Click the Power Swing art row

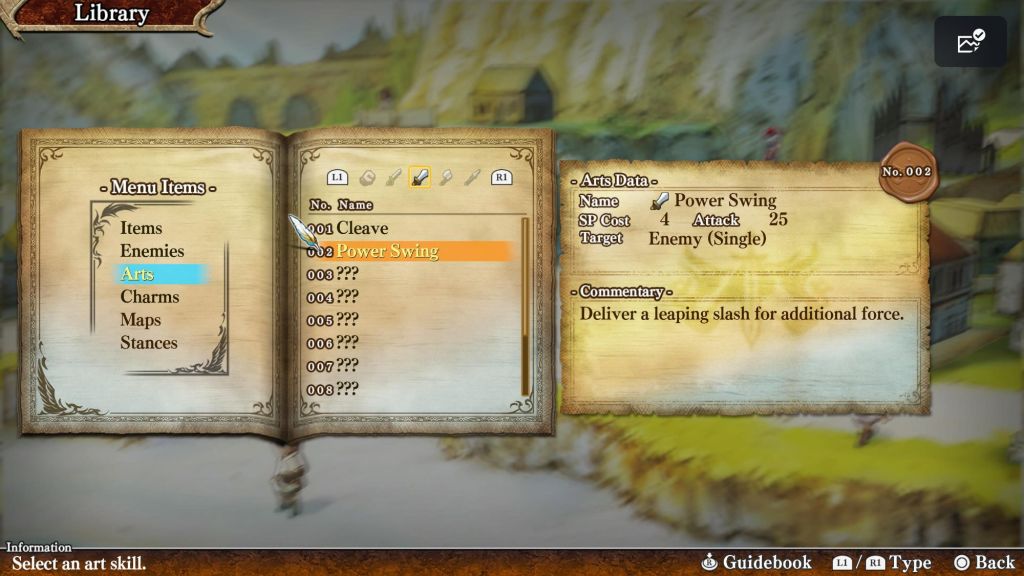(x=387, y=251)
